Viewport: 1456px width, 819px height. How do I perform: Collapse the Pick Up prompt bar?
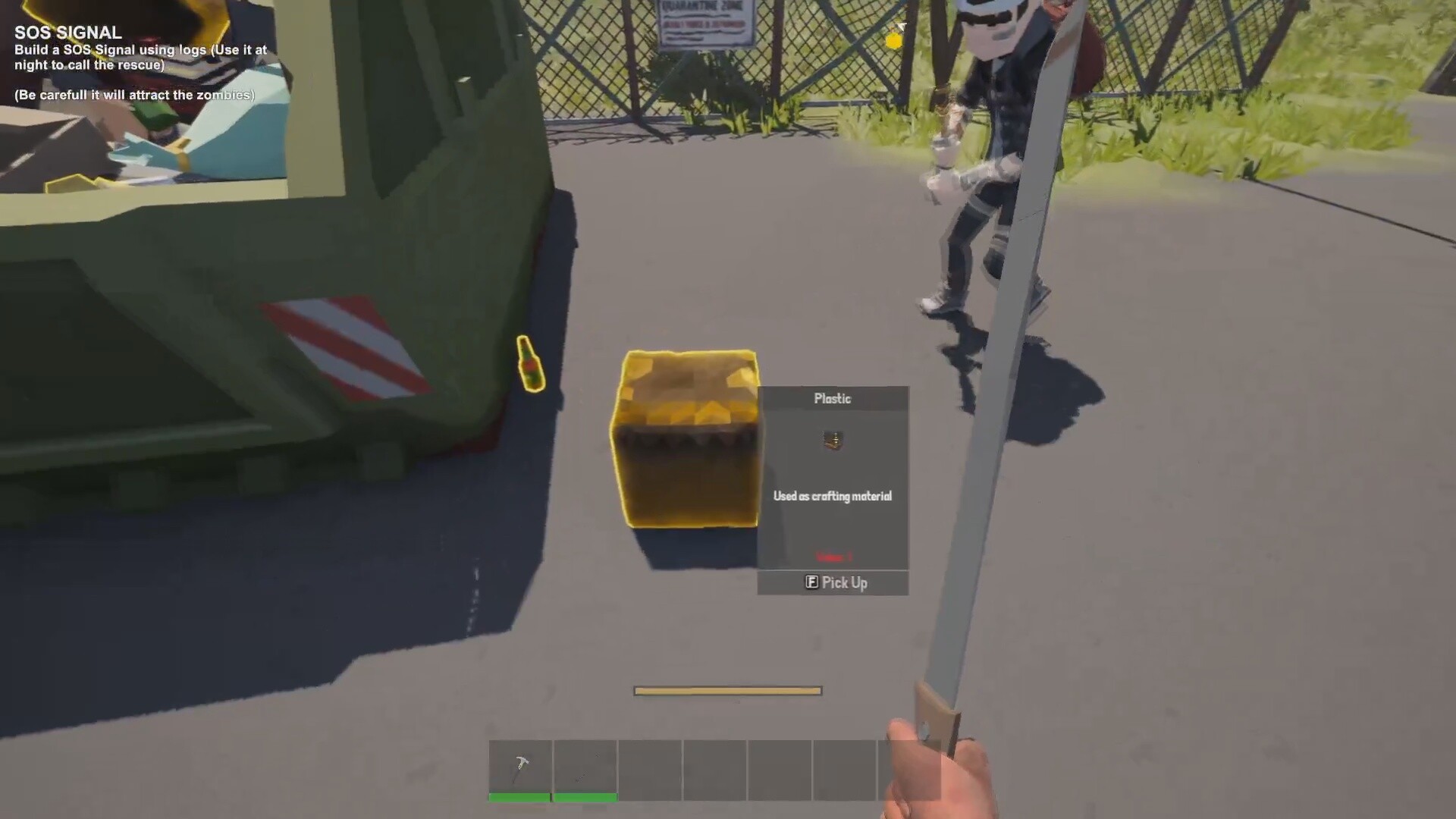click(x=832, y=582)
